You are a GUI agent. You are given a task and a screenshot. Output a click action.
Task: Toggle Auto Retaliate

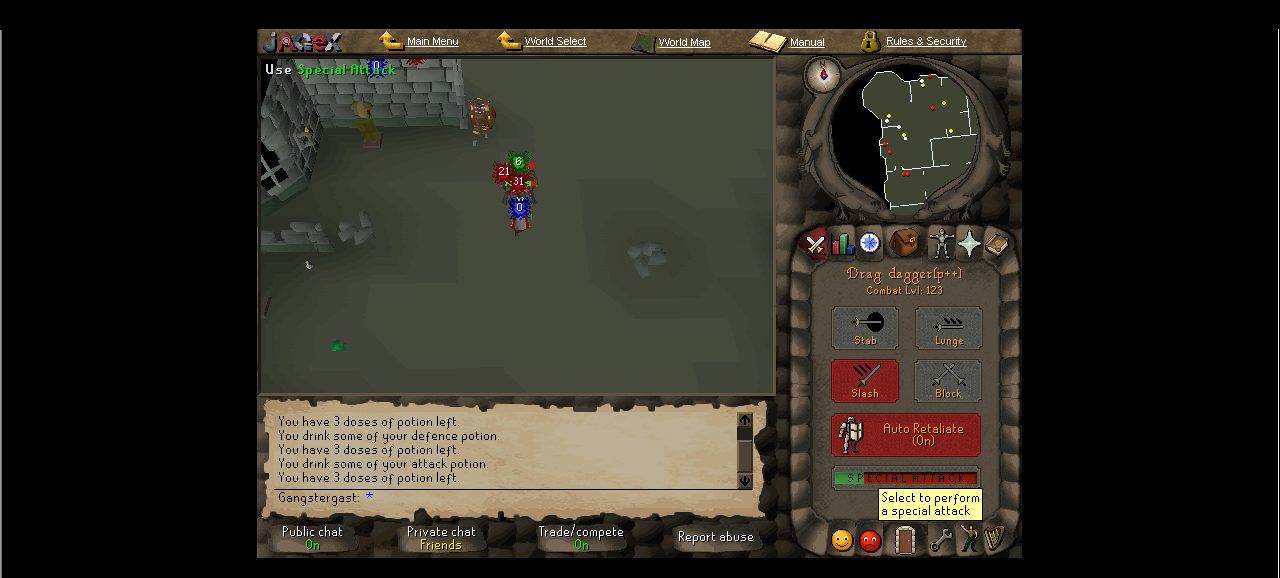click(x=906, y=435)
